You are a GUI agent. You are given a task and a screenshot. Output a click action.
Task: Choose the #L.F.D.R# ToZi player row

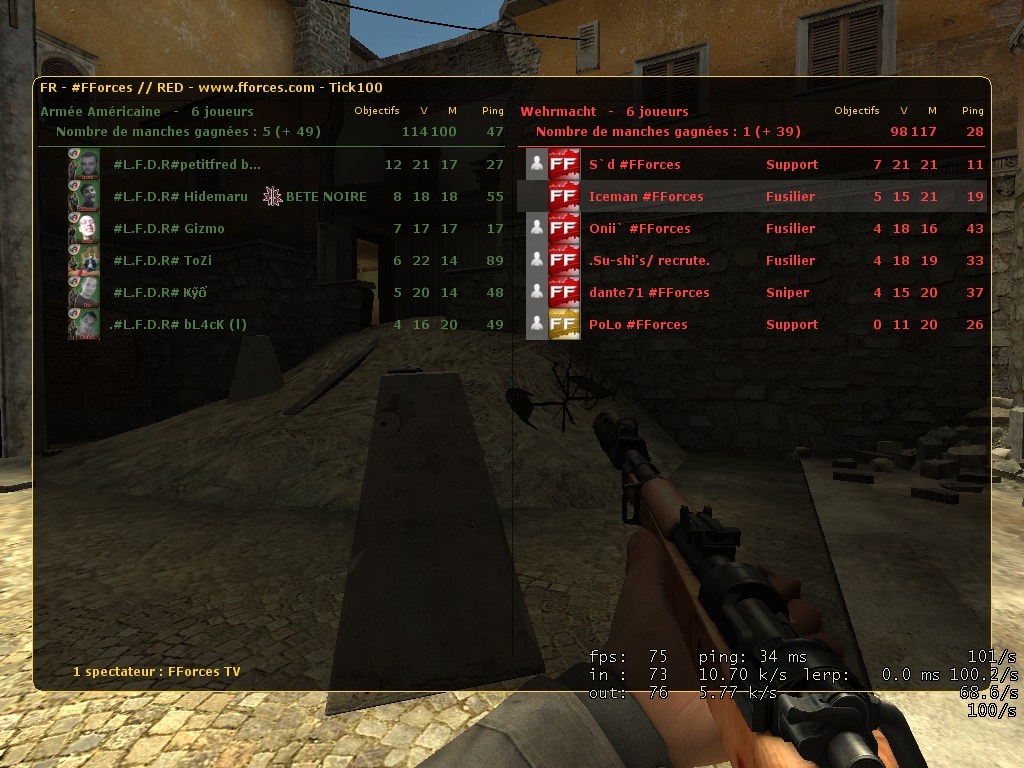pos(163,261)
